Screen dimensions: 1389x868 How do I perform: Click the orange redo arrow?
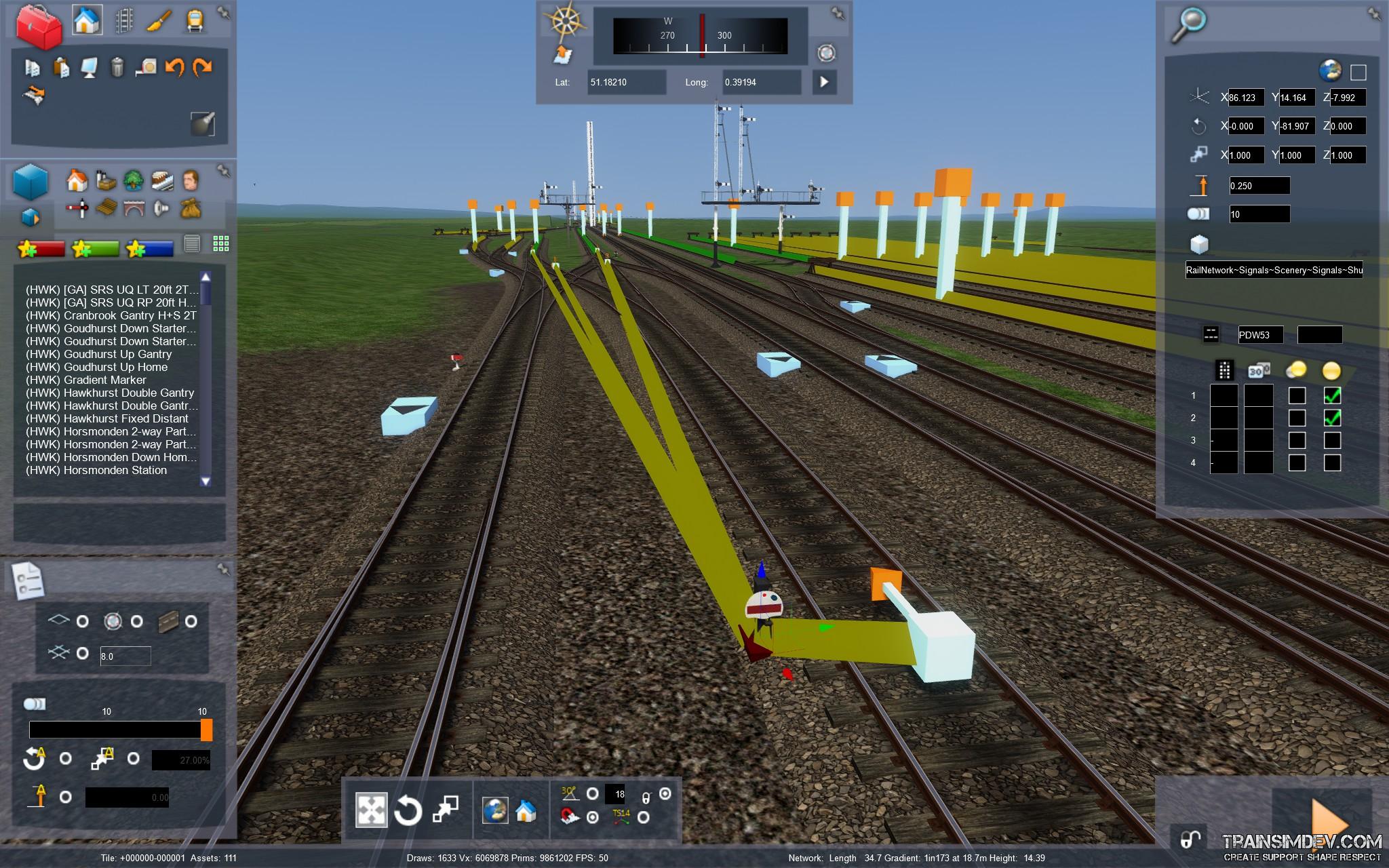pyautogui.click(x=202, y=66)
